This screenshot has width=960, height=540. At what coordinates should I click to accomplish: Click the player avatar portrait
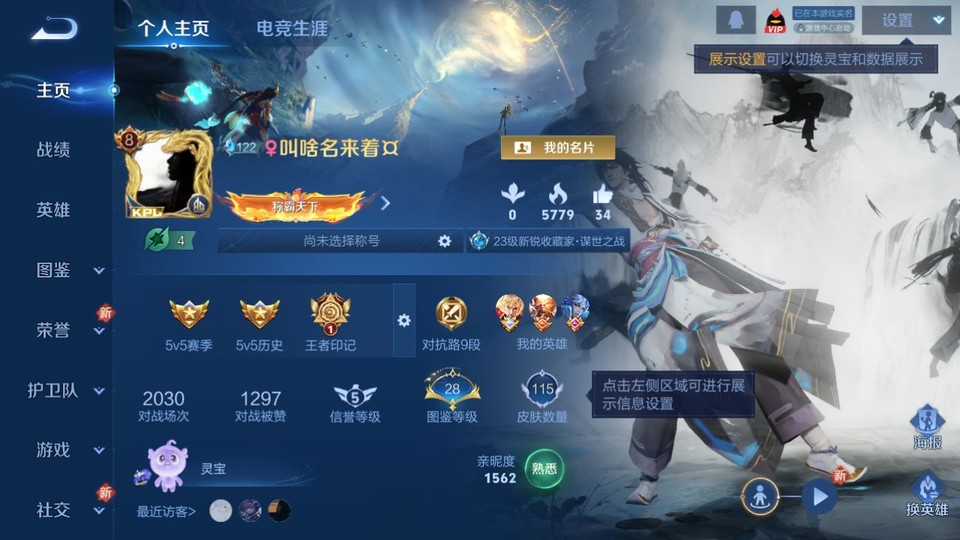[167, 174]
